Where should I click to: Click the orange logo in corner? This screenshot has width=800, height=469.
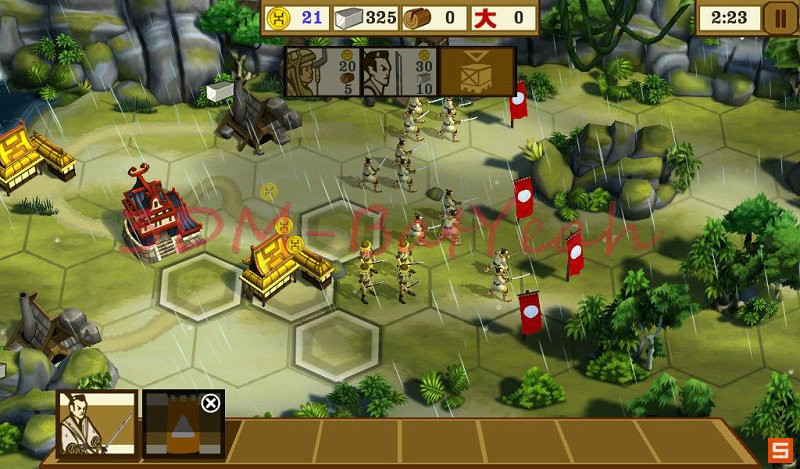click(x=779, y=449)
